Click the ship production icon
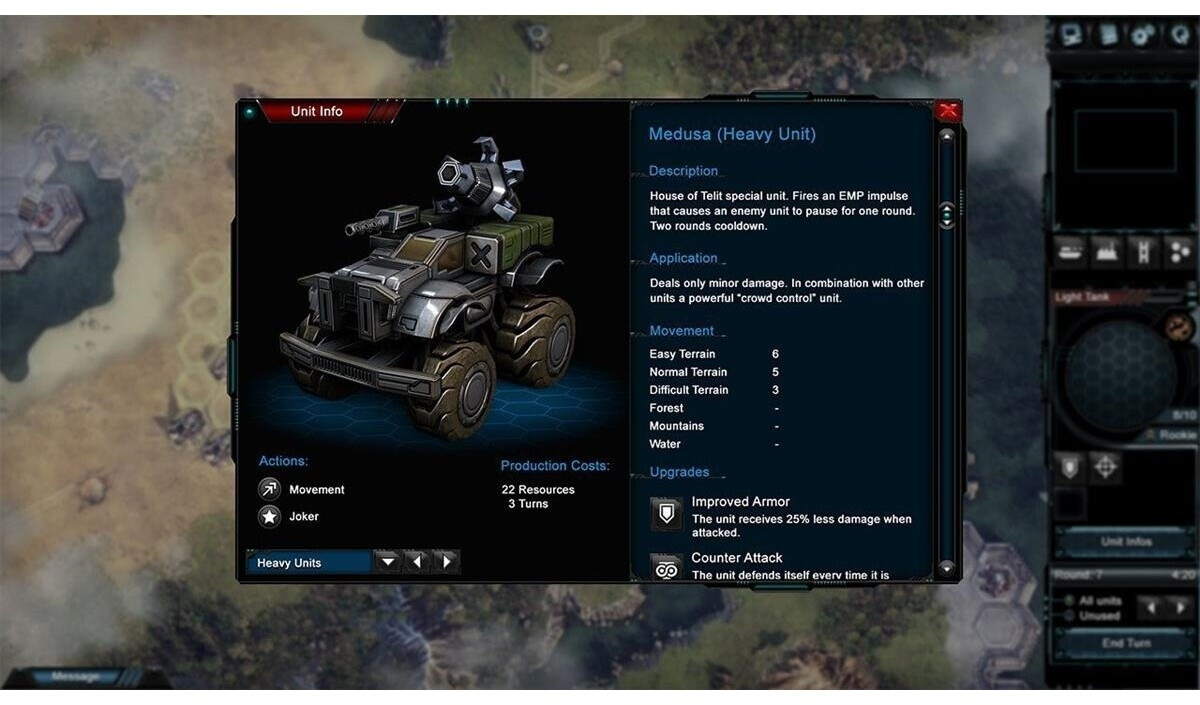Image resolution: width=1200 pixels, height=705 pixels. [x=1069, y=251]
